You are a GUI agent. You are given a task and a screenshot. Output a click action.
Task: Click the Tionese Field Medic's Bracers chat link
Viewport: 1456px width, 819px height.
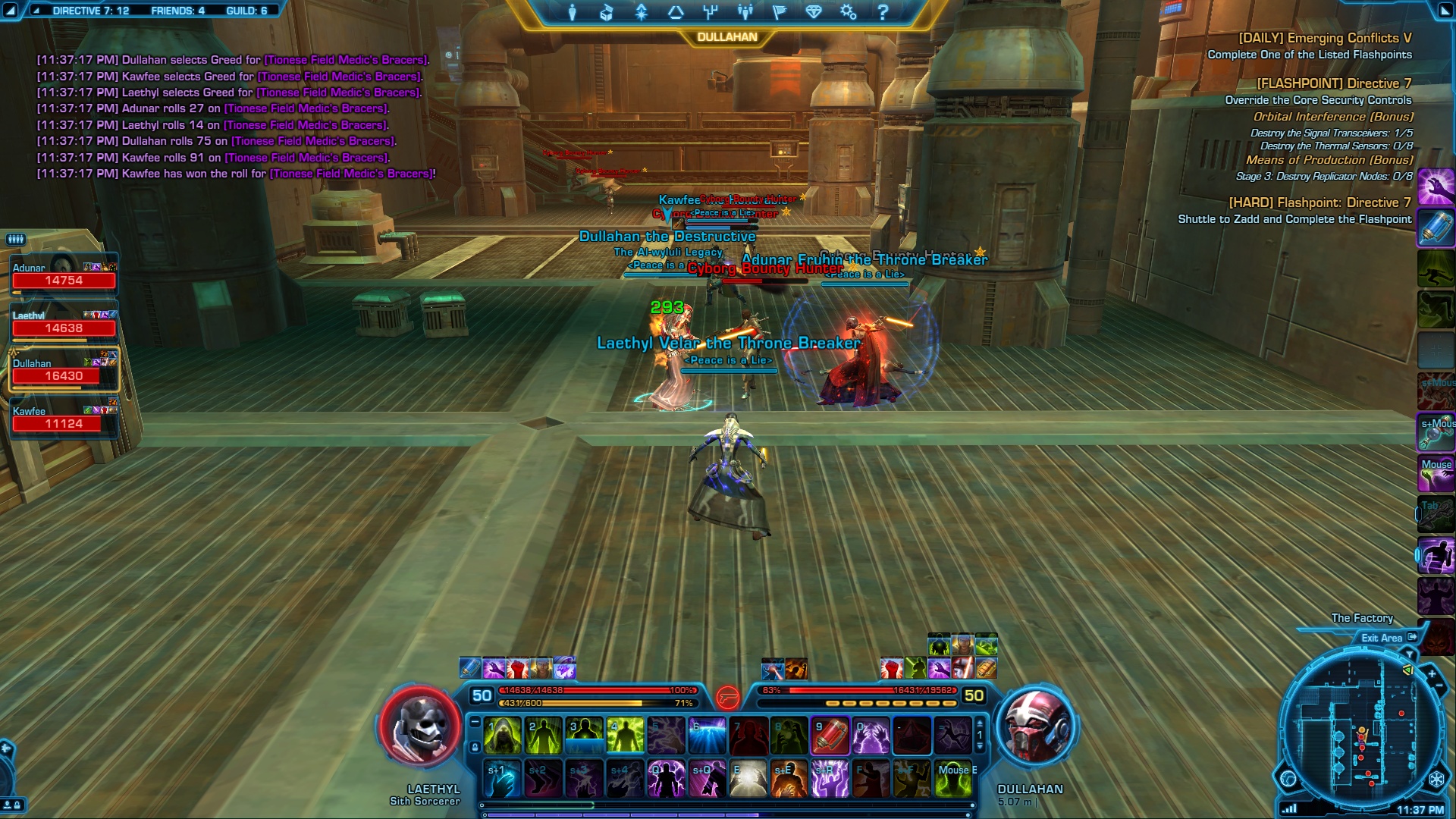353,174
